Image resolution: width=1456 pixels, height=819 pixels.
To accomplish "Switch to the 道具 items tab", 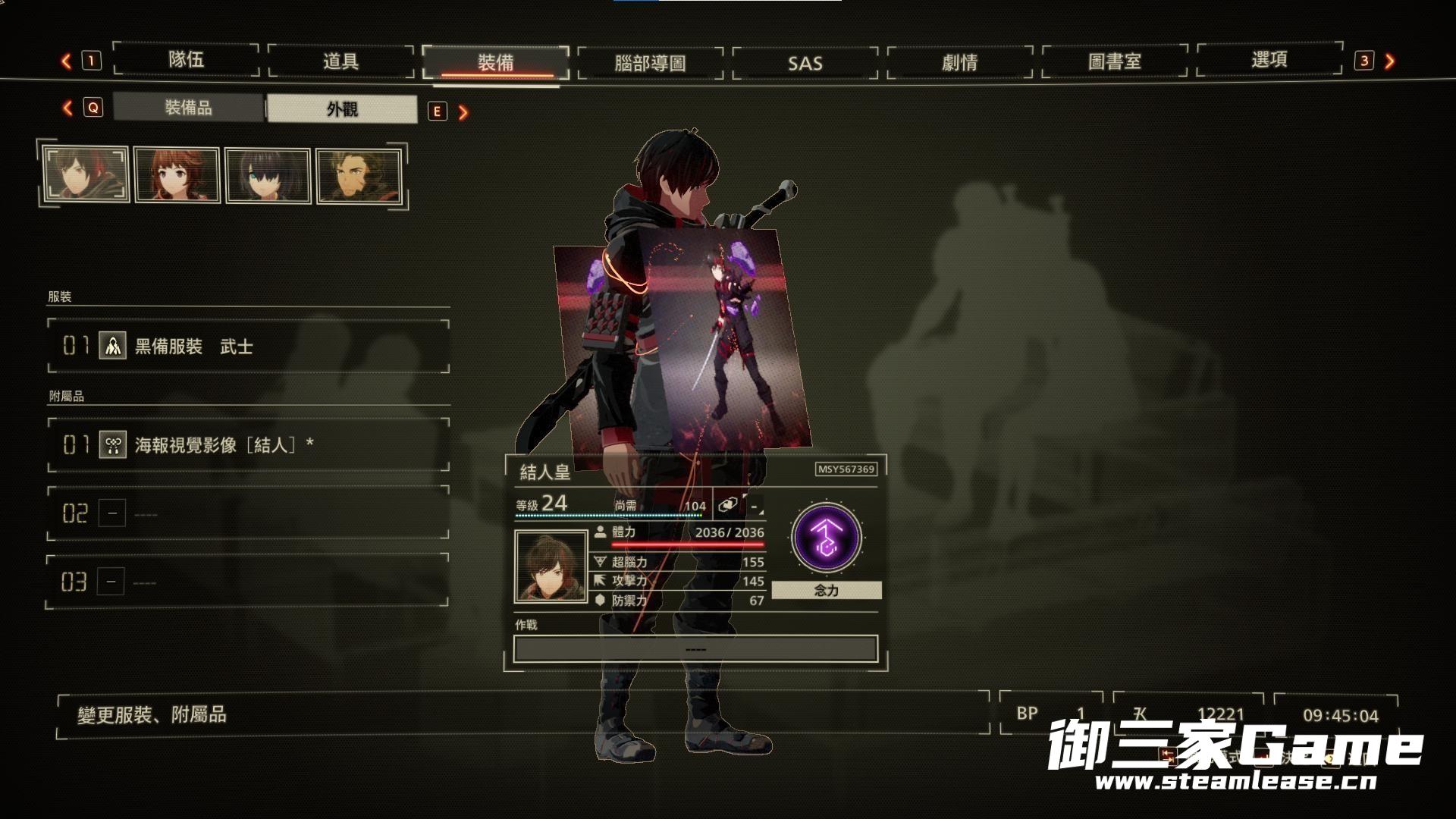I will tap(340, 61).
